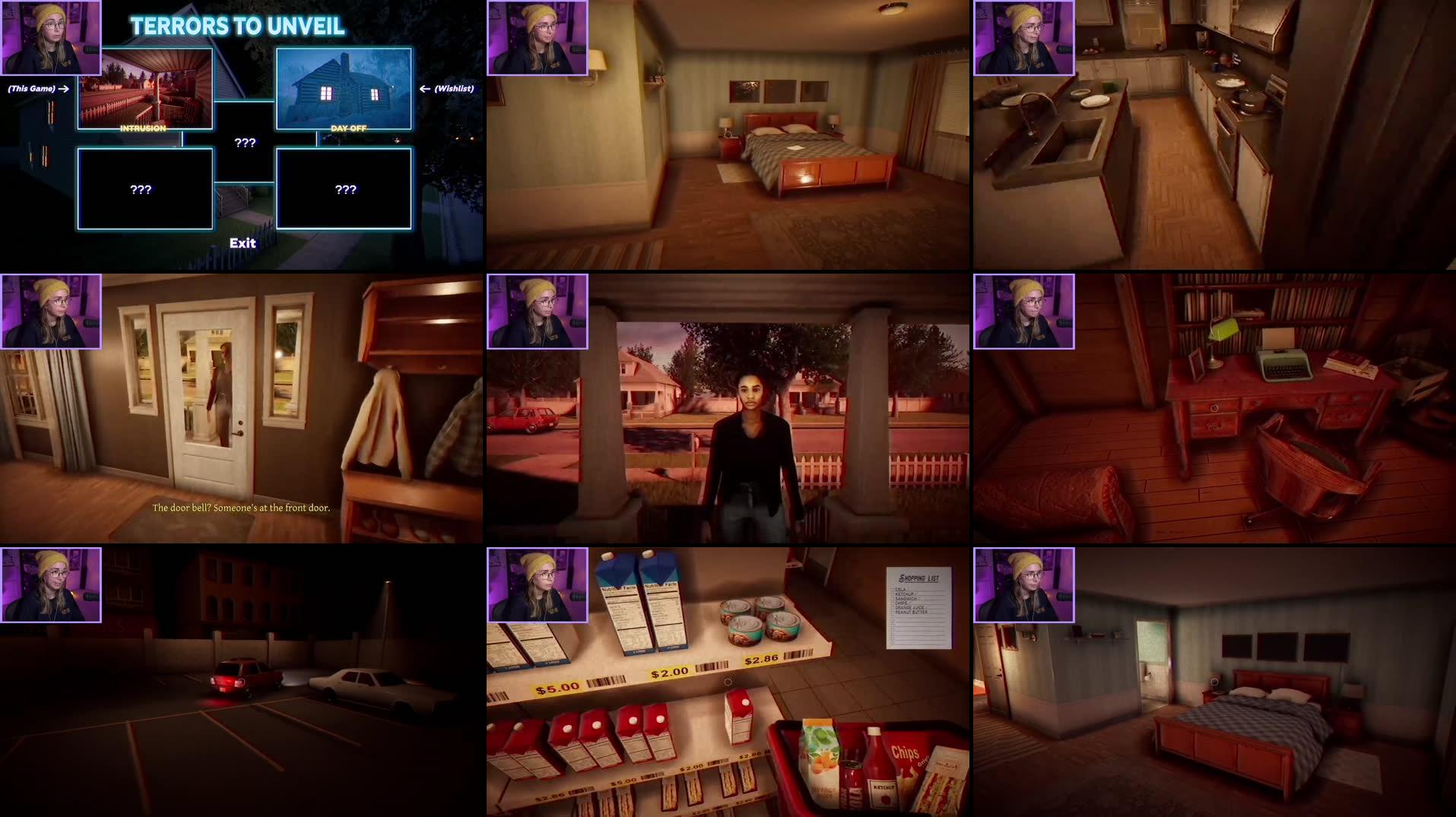Click the "(This Game)" arrow label
Viewport: 1456px width, 817px height.
[34, 88]
